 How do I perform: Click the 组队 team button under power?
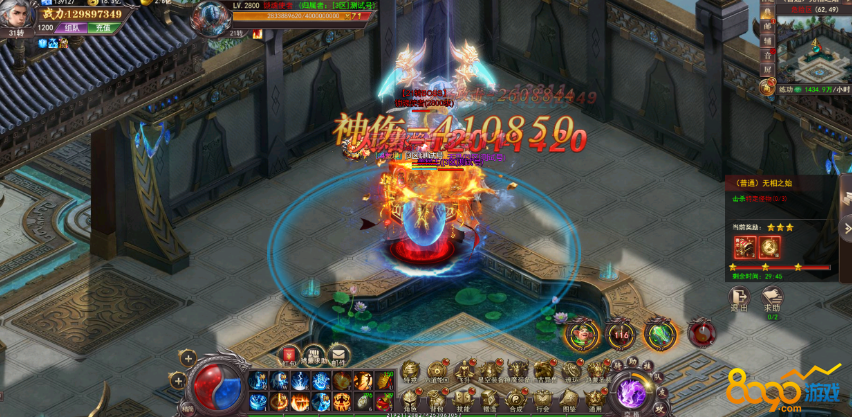[x=74, y=28]
